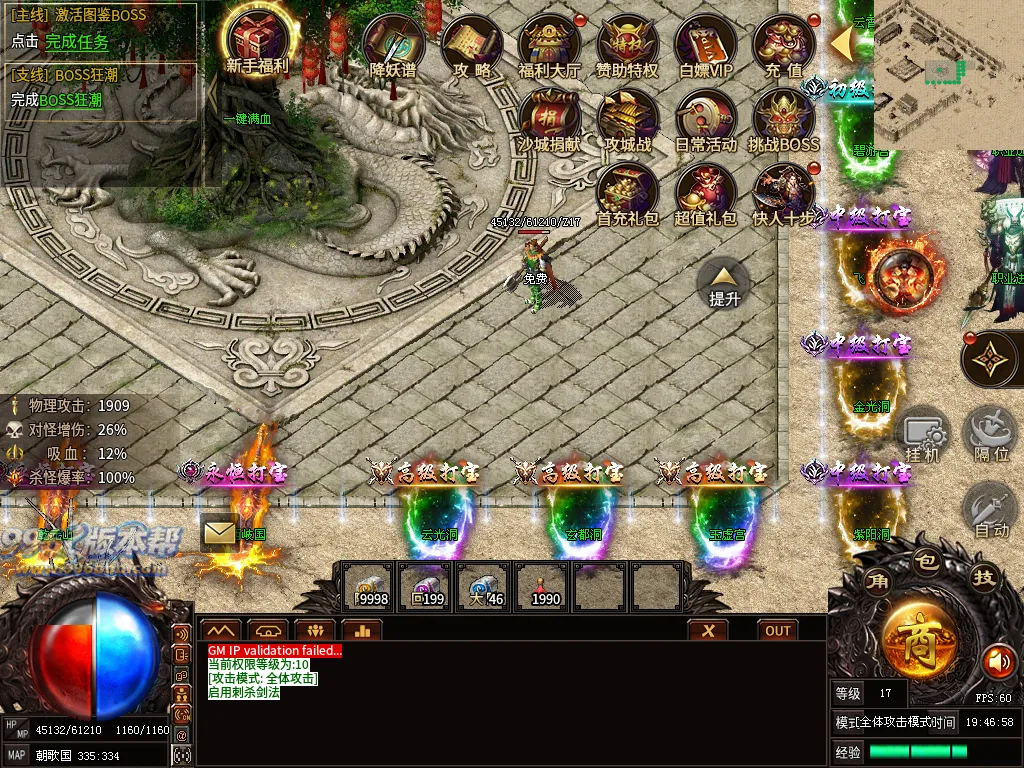Image resolution: width=1024 pixels, height=768 pixels.
Task: Open 日常活动 daily activities
Action: pos(705,118)
